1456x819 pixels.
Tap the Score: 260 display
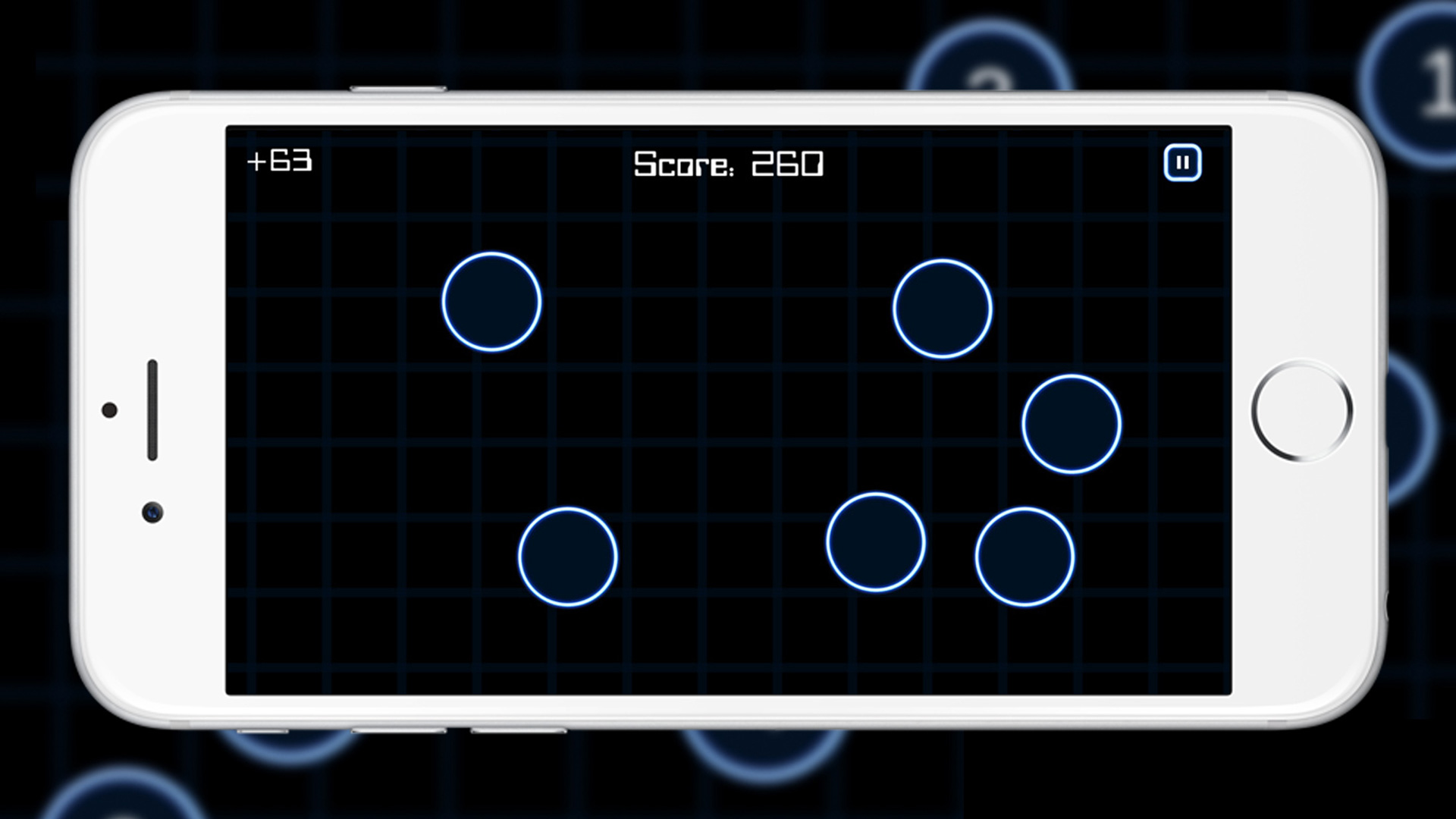pyautogui.click(x=730, y=162)
